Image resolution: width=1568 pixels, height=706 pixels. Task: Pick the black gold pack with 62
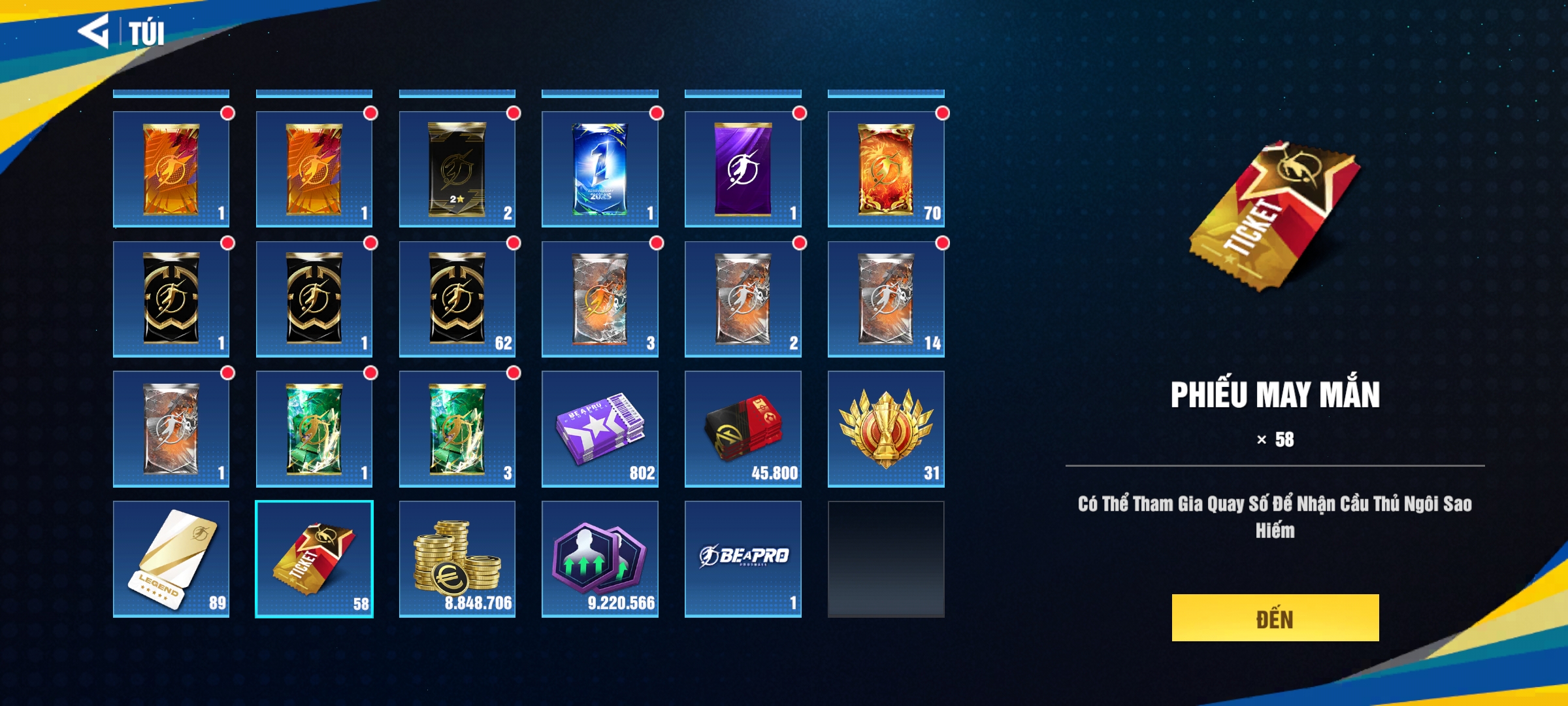point(457,299)
